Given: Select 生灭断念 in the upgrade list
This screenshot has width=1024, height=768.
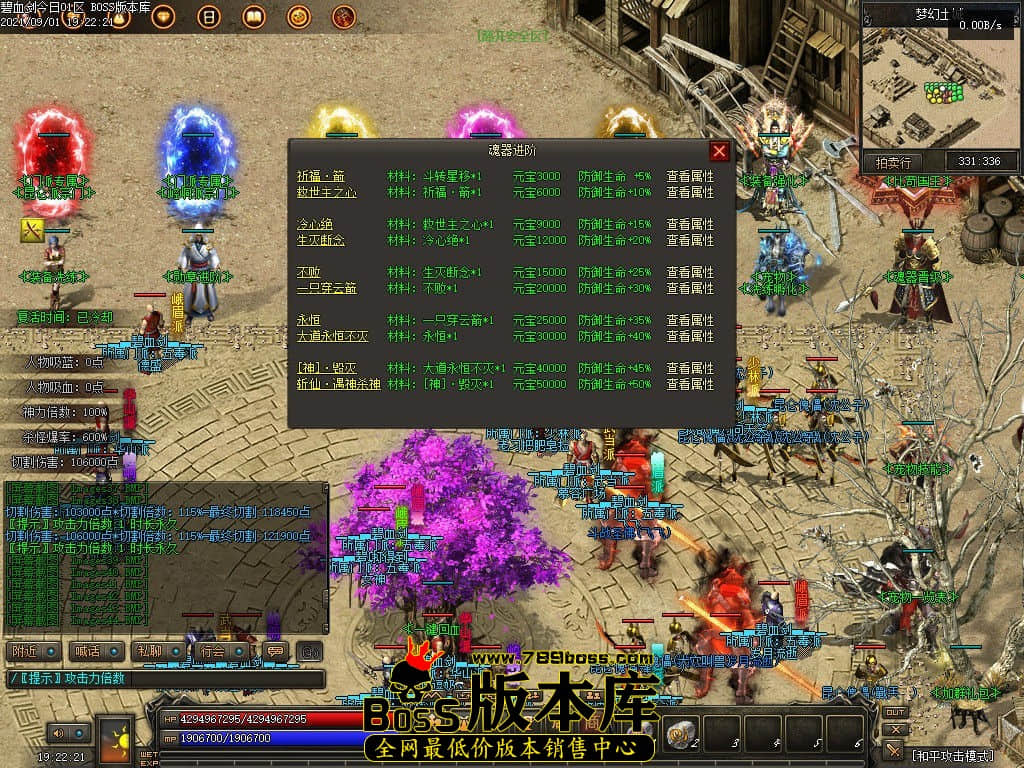Looking at the screenshot, I should (320, 240).
